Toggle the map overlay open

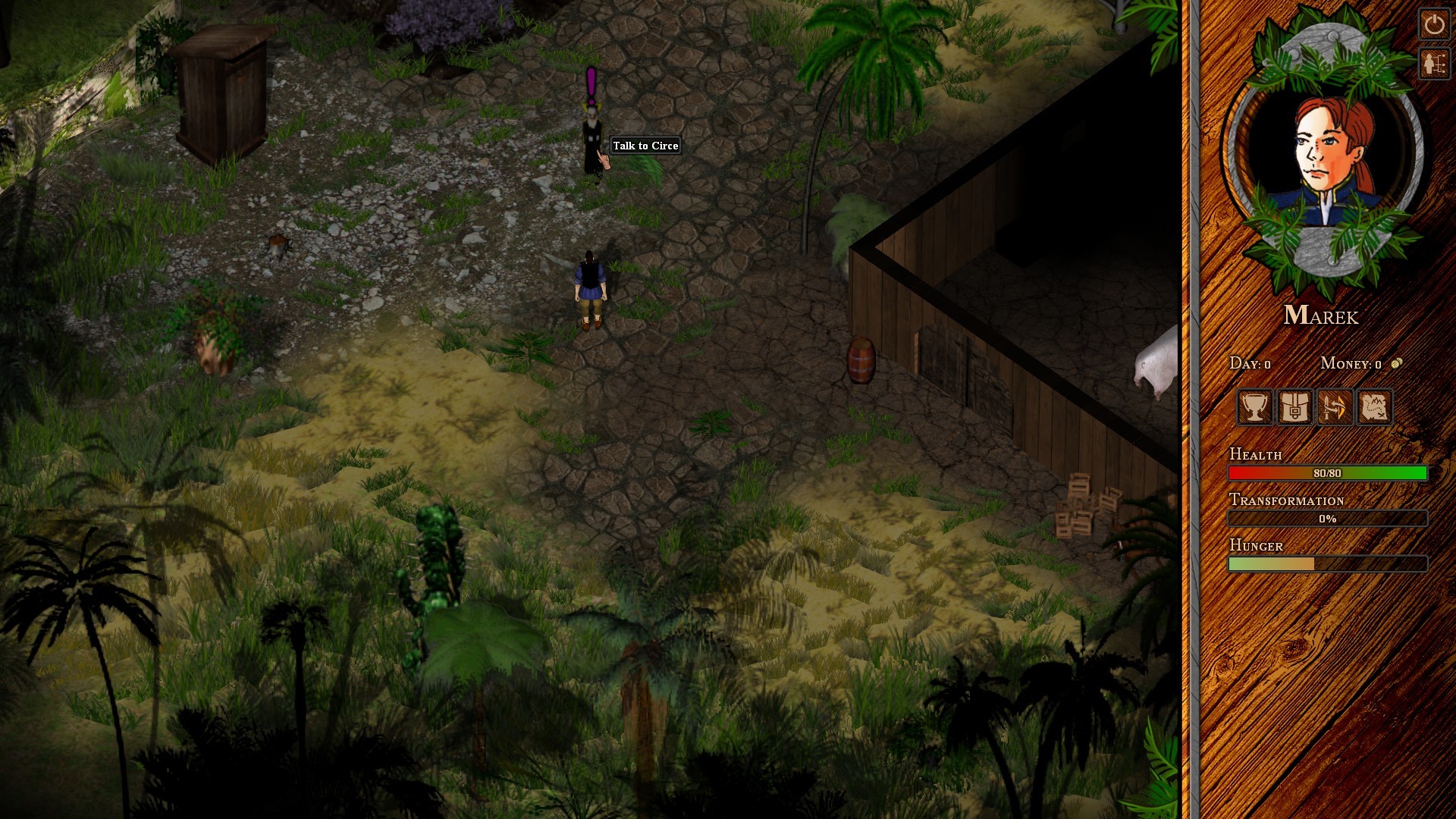pos(1375,408)
